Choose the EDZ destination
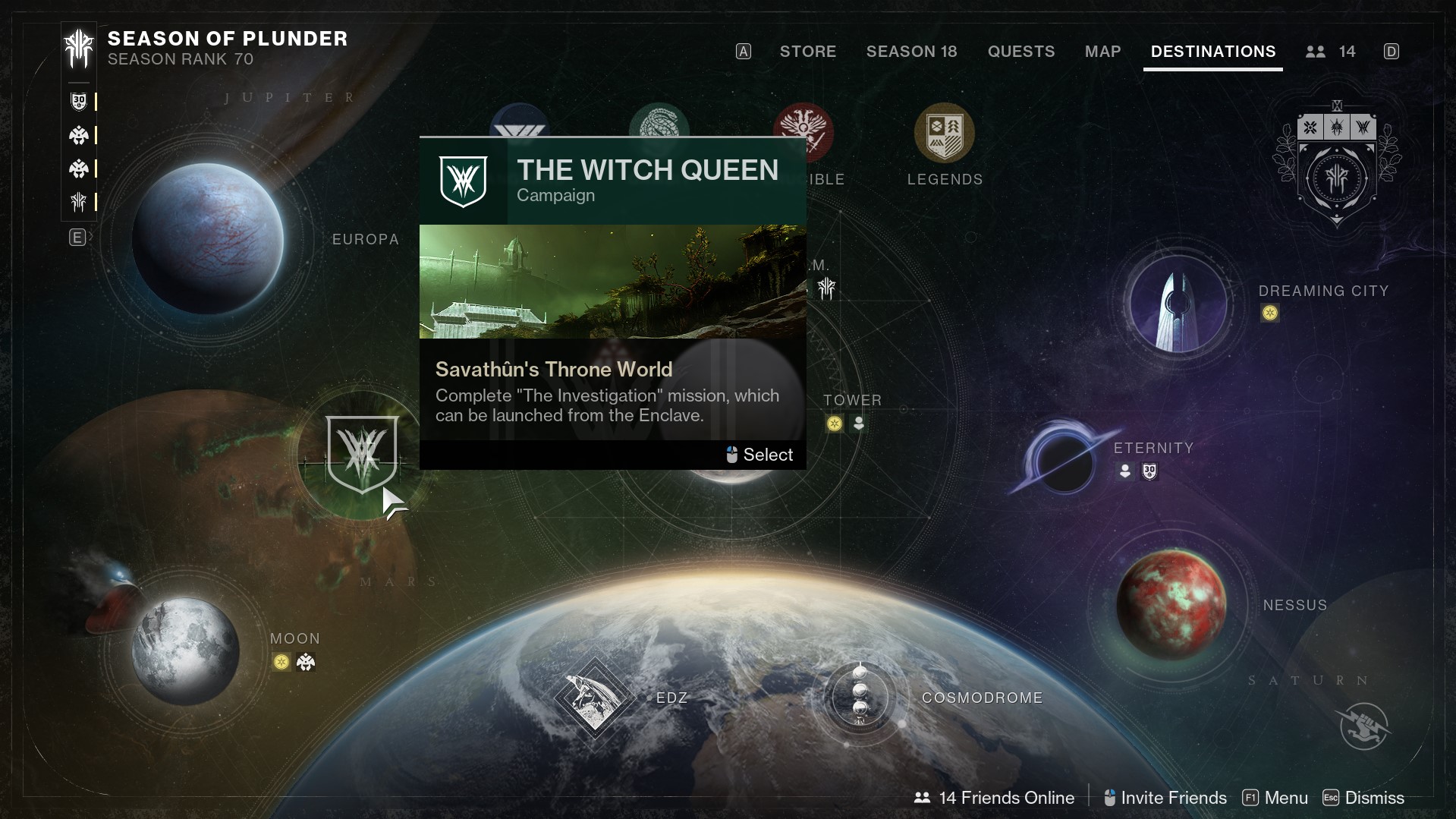The image size is (1456, 819). [x=594, y=698]
